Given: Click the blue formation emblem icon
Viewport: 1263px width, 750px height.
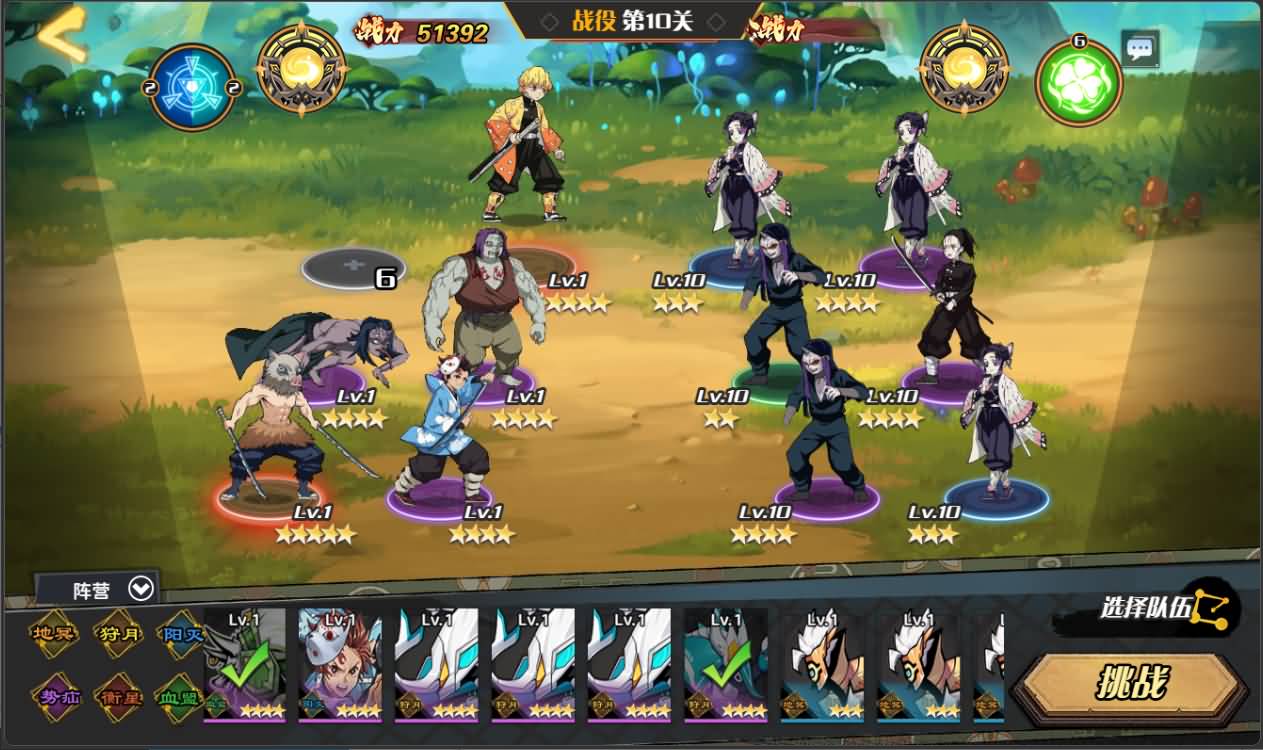Looking at the screenshot, I should [192, 87].
